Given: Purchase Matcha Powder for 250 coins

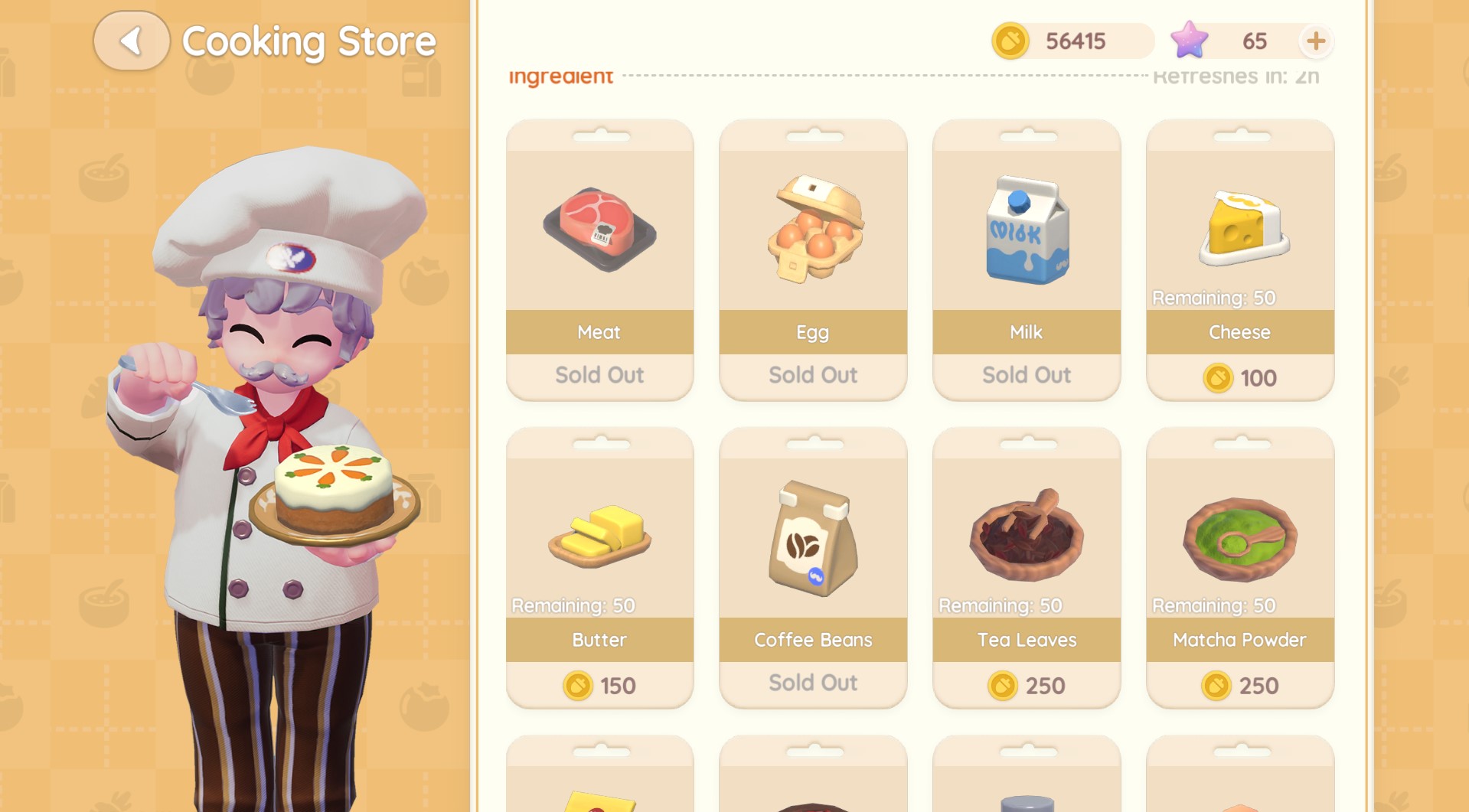Looking at the screenshot, I should tap(1239, 685).
